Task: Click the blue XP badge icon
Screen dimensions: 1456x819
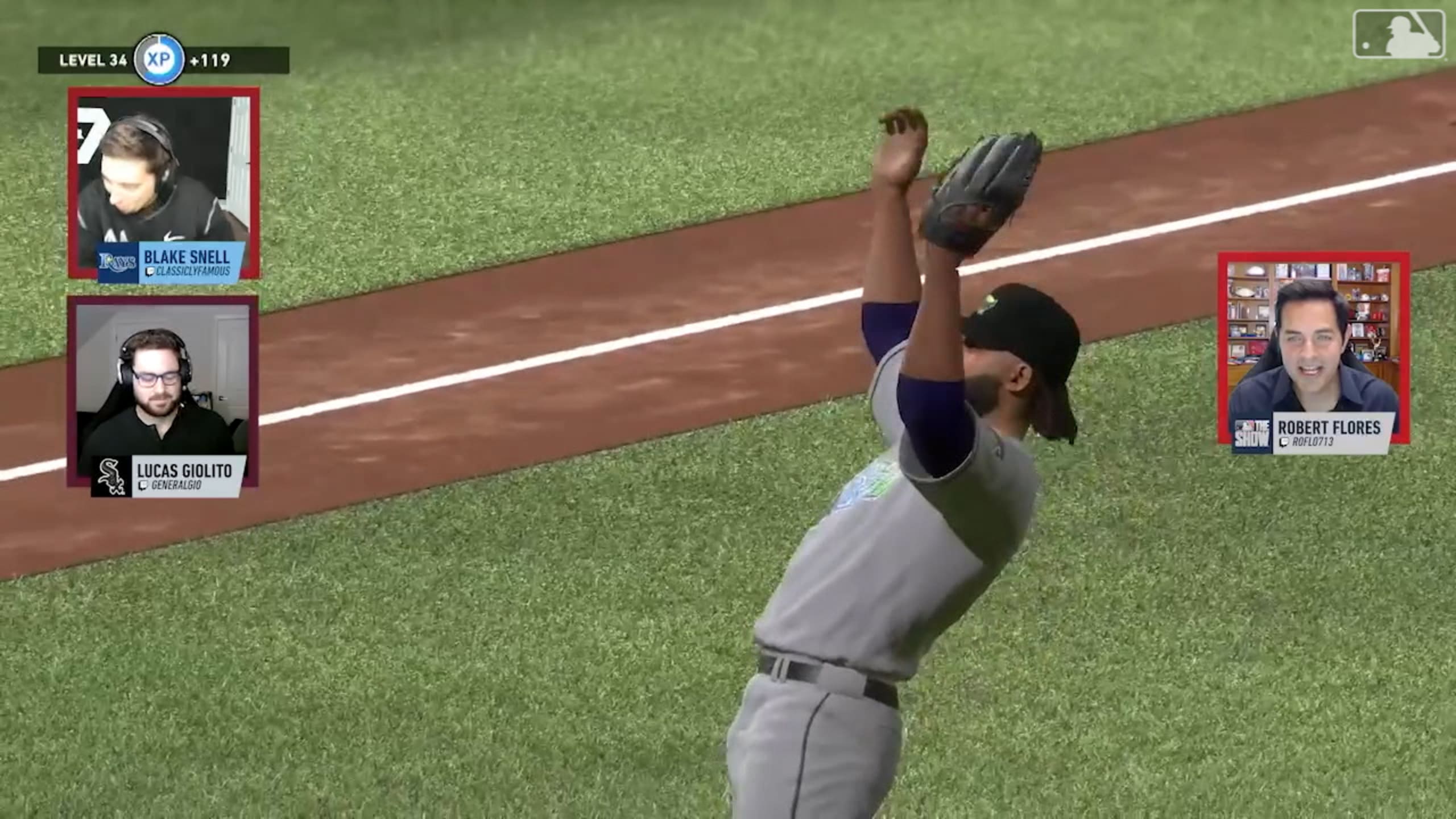Action: (x=159, y=59)
